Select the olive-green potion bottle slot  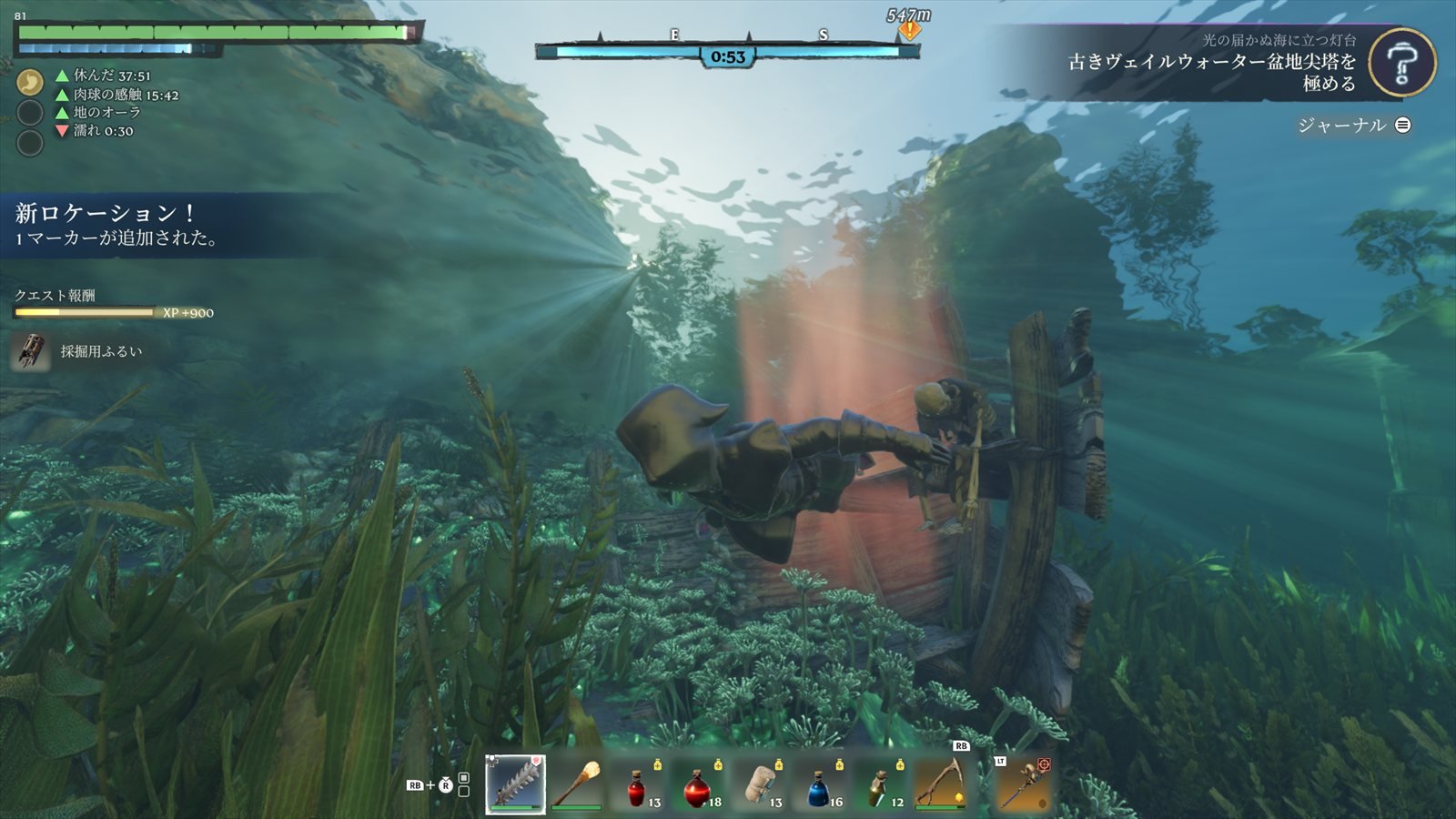click(879, 784)
